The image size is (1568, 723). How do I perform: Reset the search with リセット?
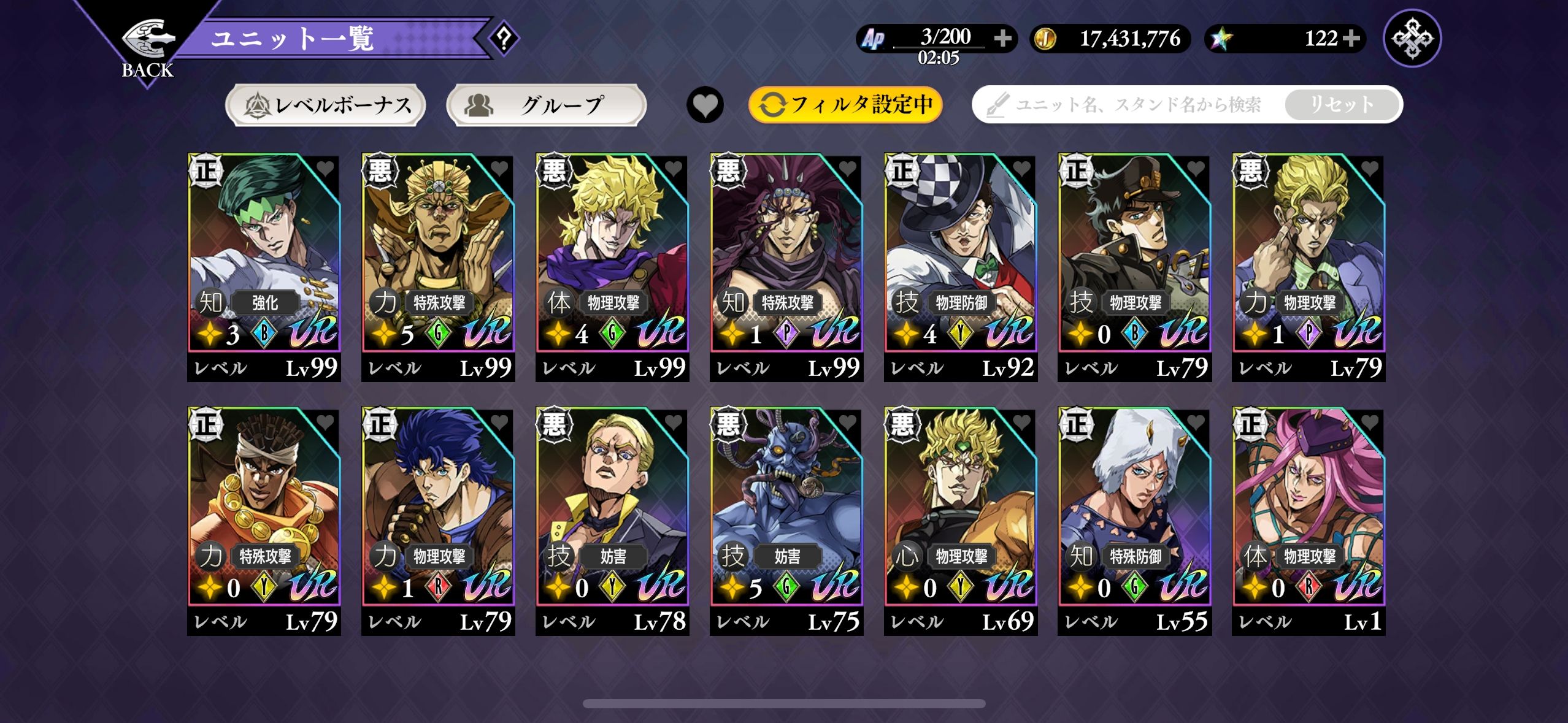pyautogui.click(x=1342, y=105)
